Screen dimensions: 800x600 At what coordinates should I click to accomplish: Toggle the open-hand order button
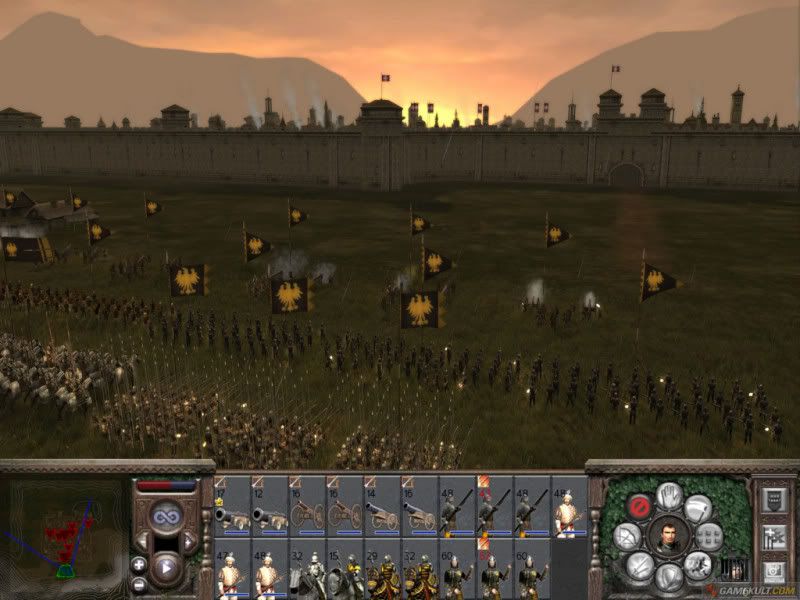coord(669,494)
